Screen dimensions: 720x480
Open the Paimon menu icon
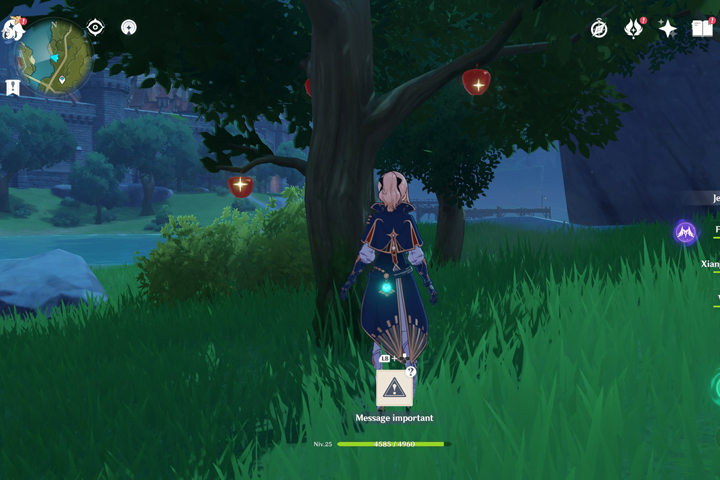[12, 28]
